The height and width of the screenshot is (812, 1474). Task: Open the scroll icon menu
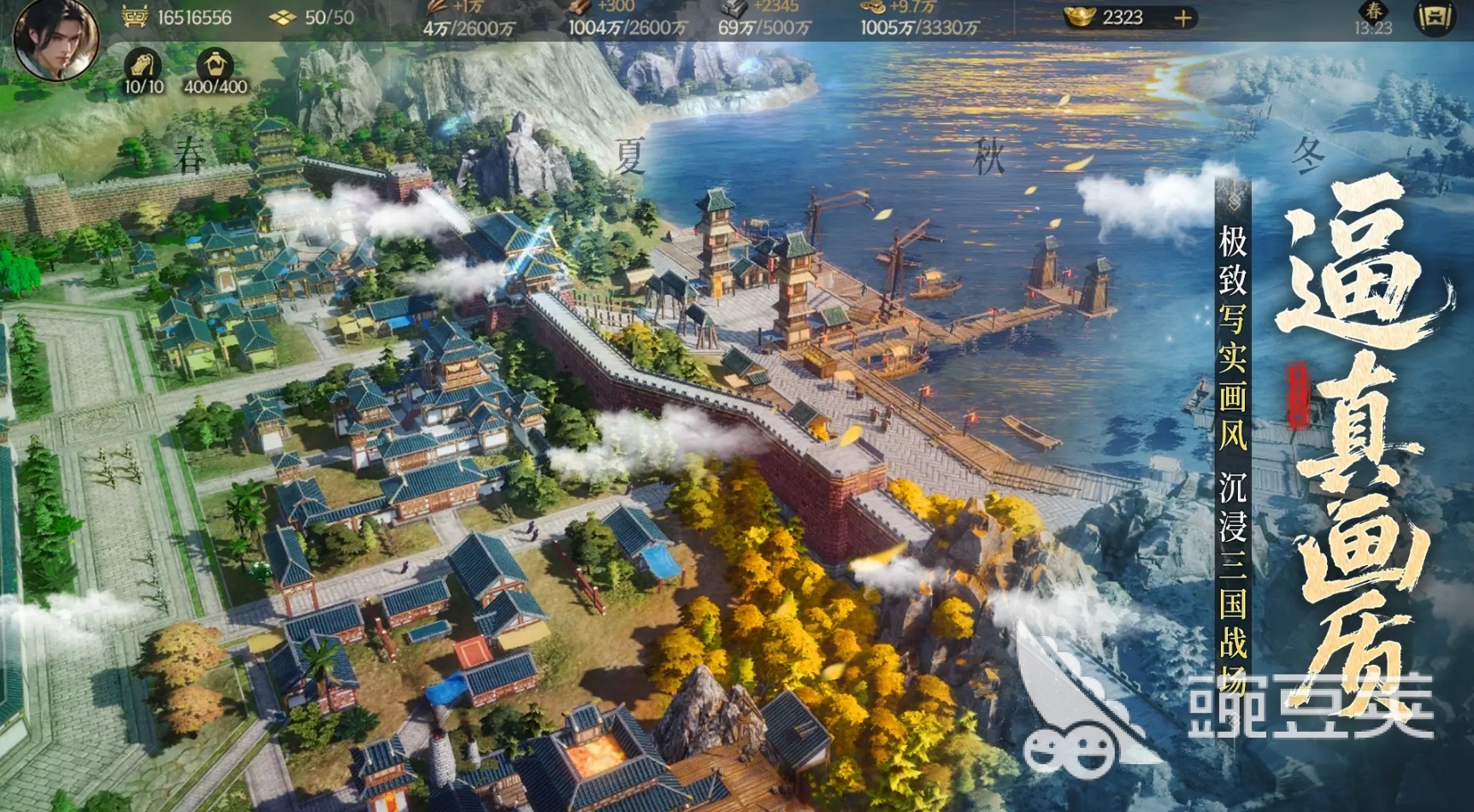pos(1434,18)
